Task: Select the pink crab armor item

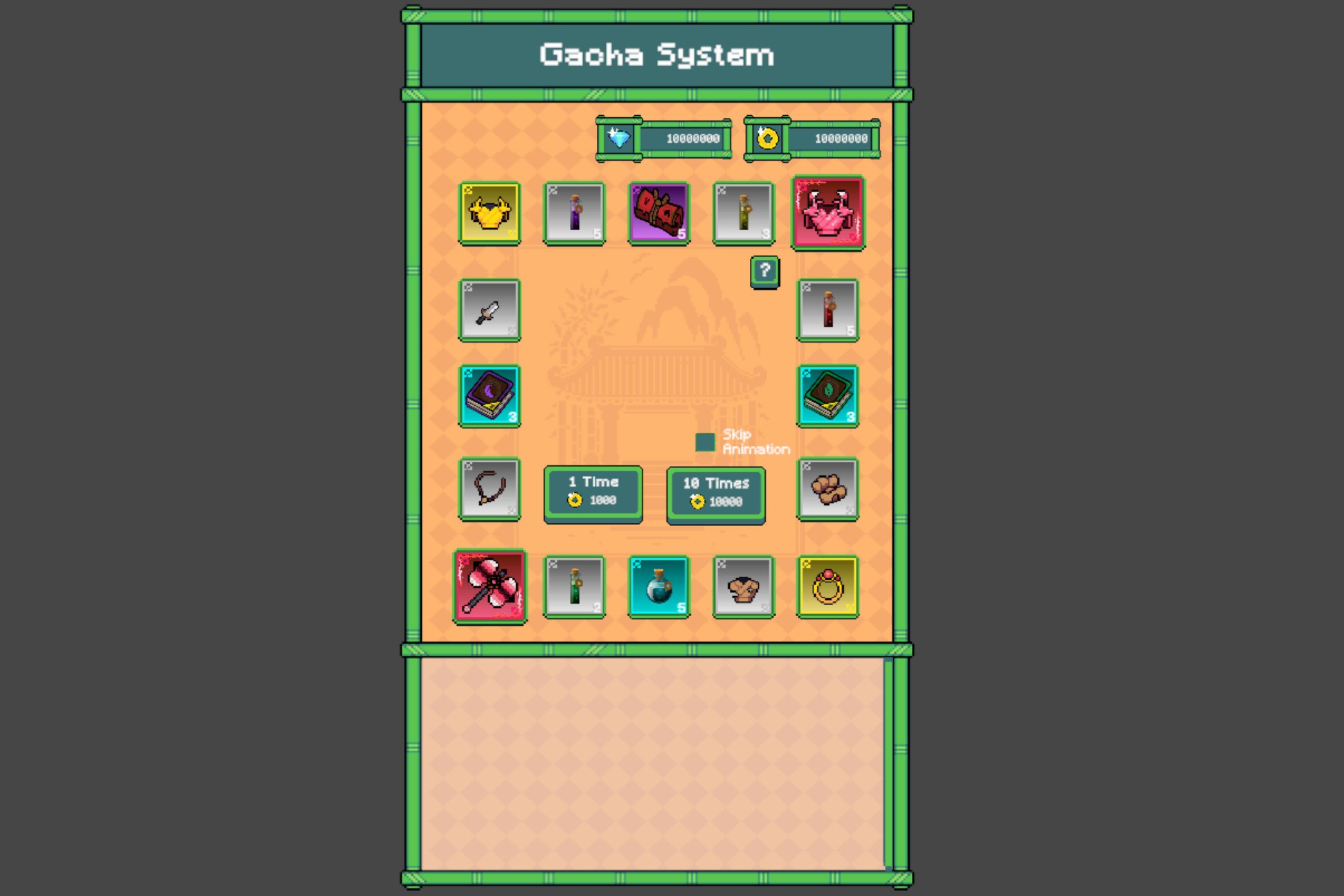Action: pyautogui.click(x=827, y=212)
